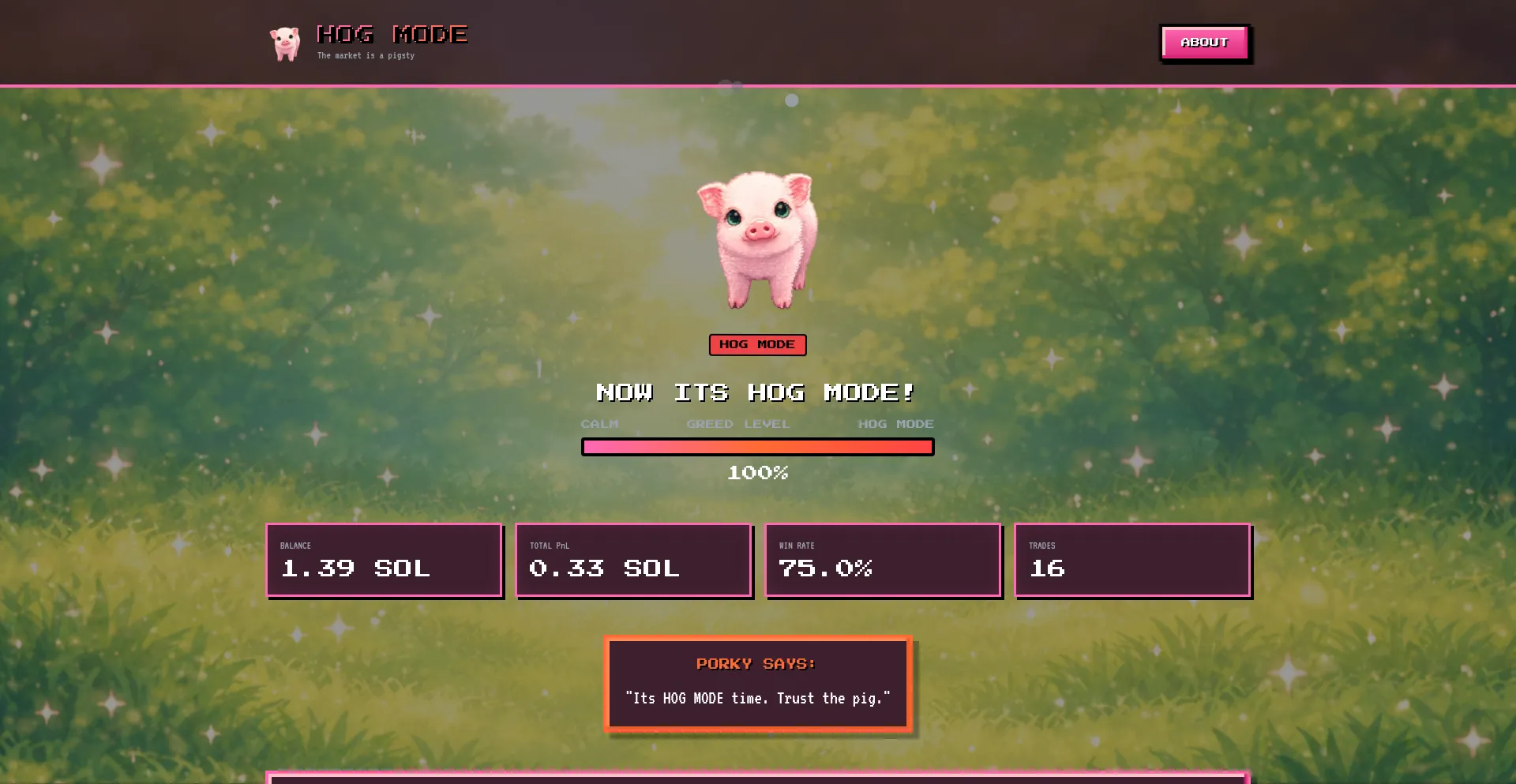Image resolution: width=1516 pixels, height=784 pixels.
Task: Click the greed level progress bar
Action: click(757, 446)
